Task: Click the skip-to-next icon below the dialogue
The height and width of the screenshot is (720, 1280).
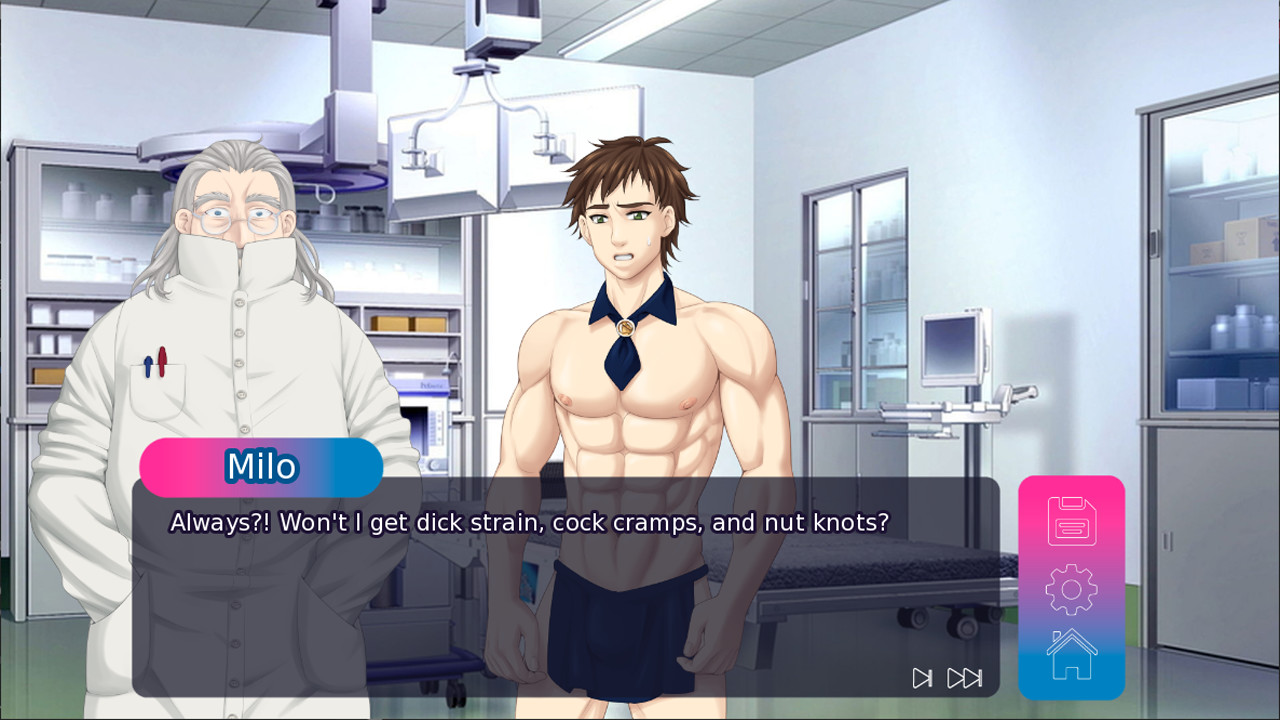Action: 921,677
